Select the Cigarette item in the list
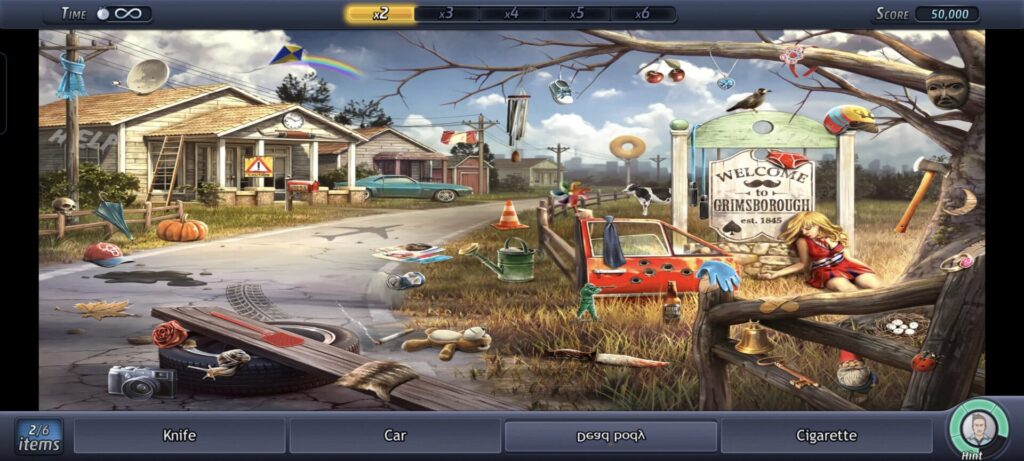The height and width of the screenshot is (461, 1024). [x=826, y=436]
